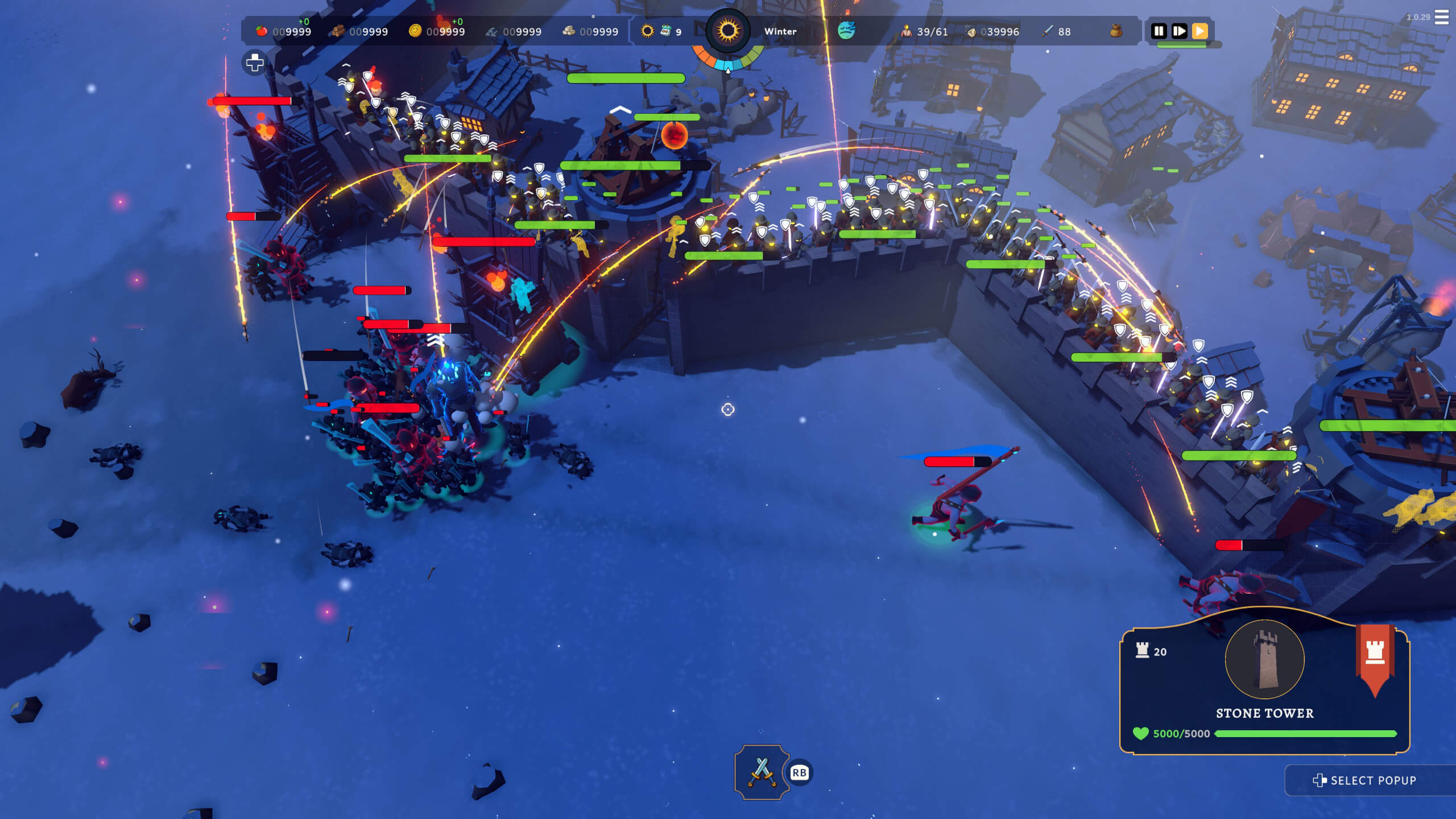Toggle pause with the pause button
This screenshot has width=1456, height=819.
(1160, 31)
